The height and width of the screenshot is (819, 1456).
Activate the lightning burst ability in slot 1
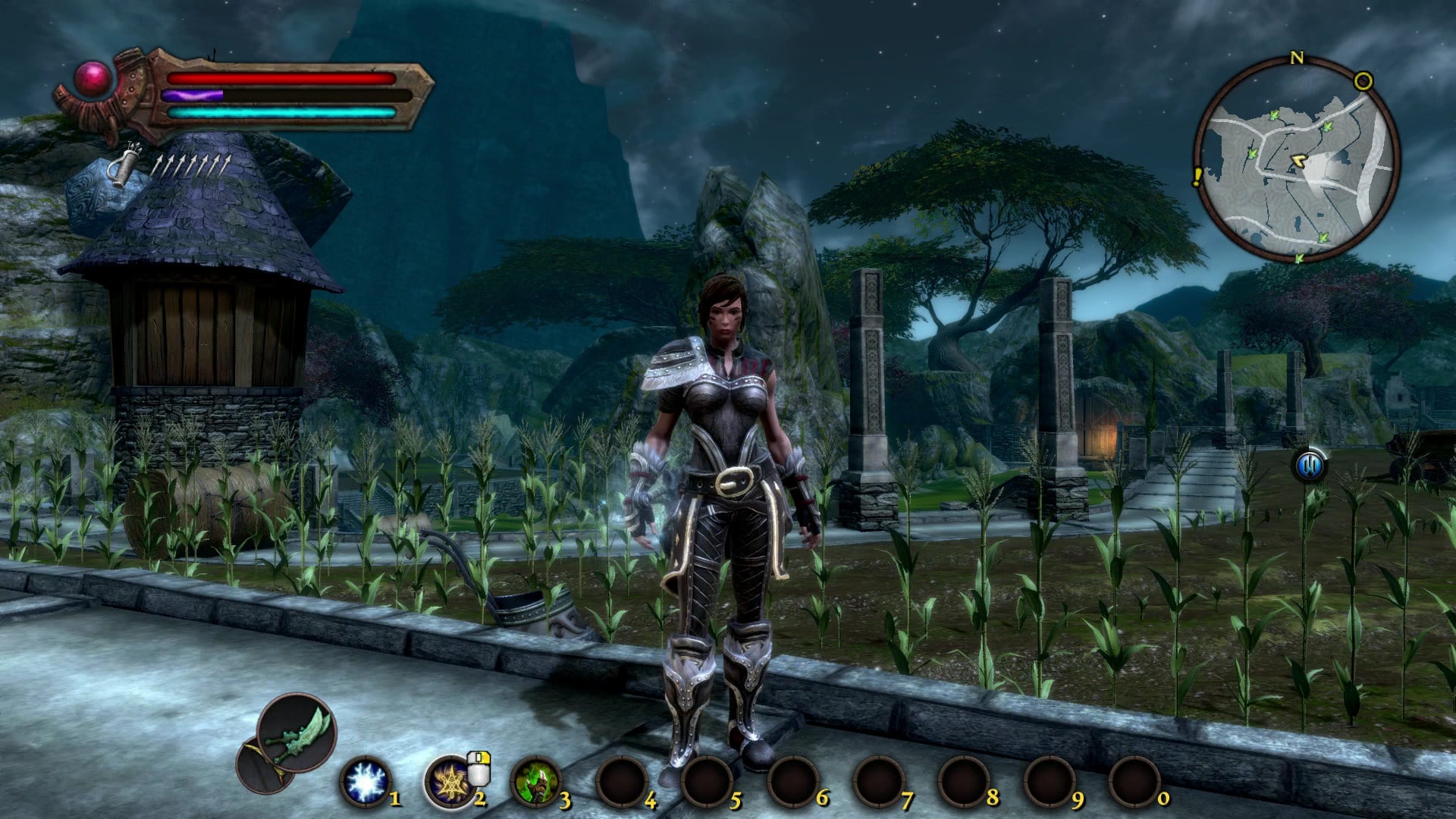[366, 782]
